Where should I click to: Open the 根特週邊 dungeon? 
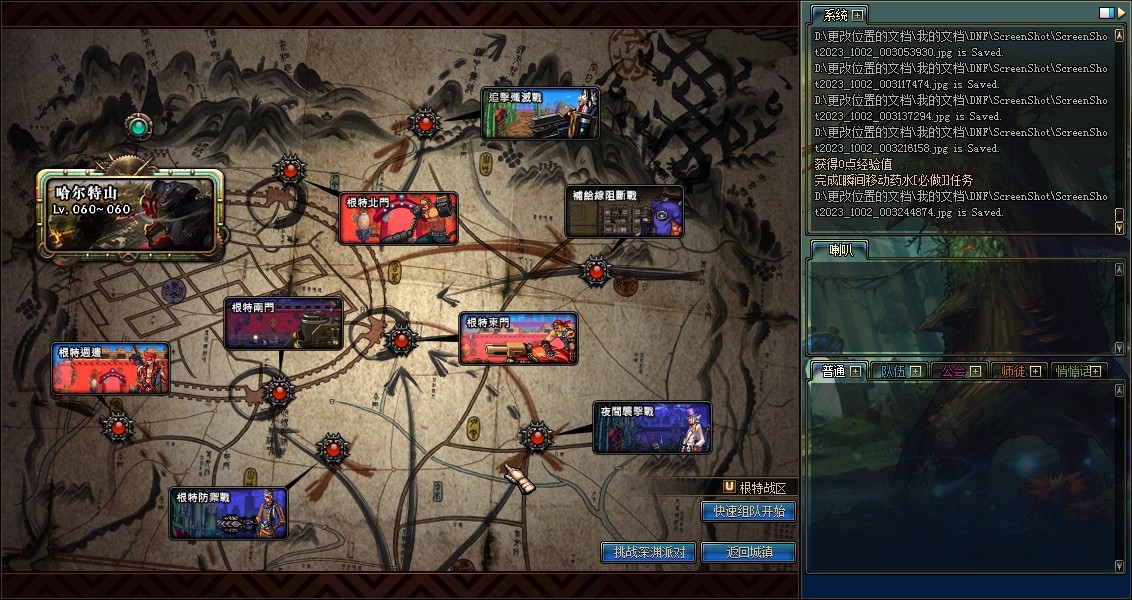[x=110, y=368]
